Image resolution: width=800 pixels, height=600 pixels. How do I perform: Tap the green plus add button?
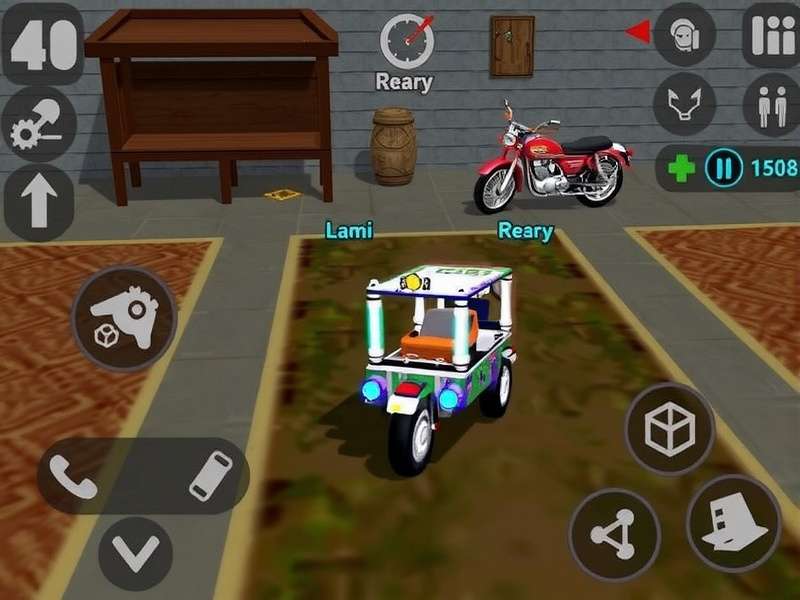pos(681,167)
